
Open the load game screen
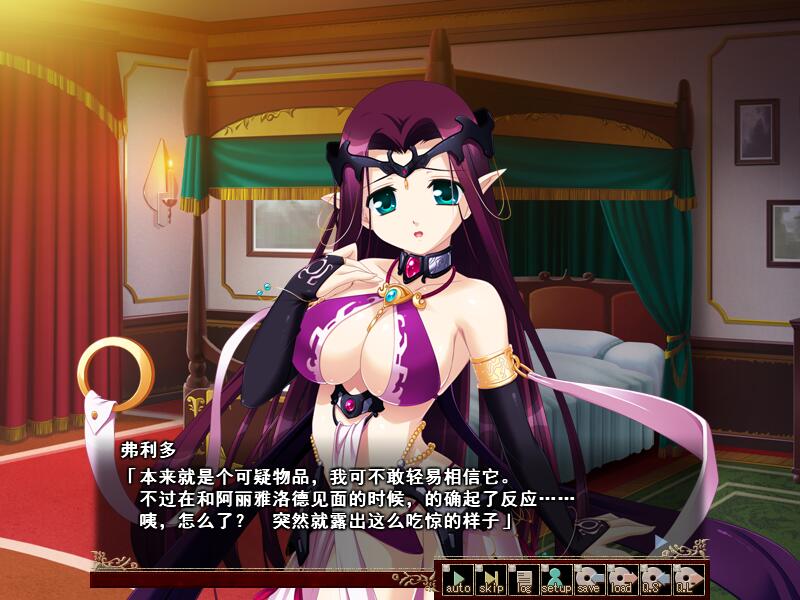[621, 580]
